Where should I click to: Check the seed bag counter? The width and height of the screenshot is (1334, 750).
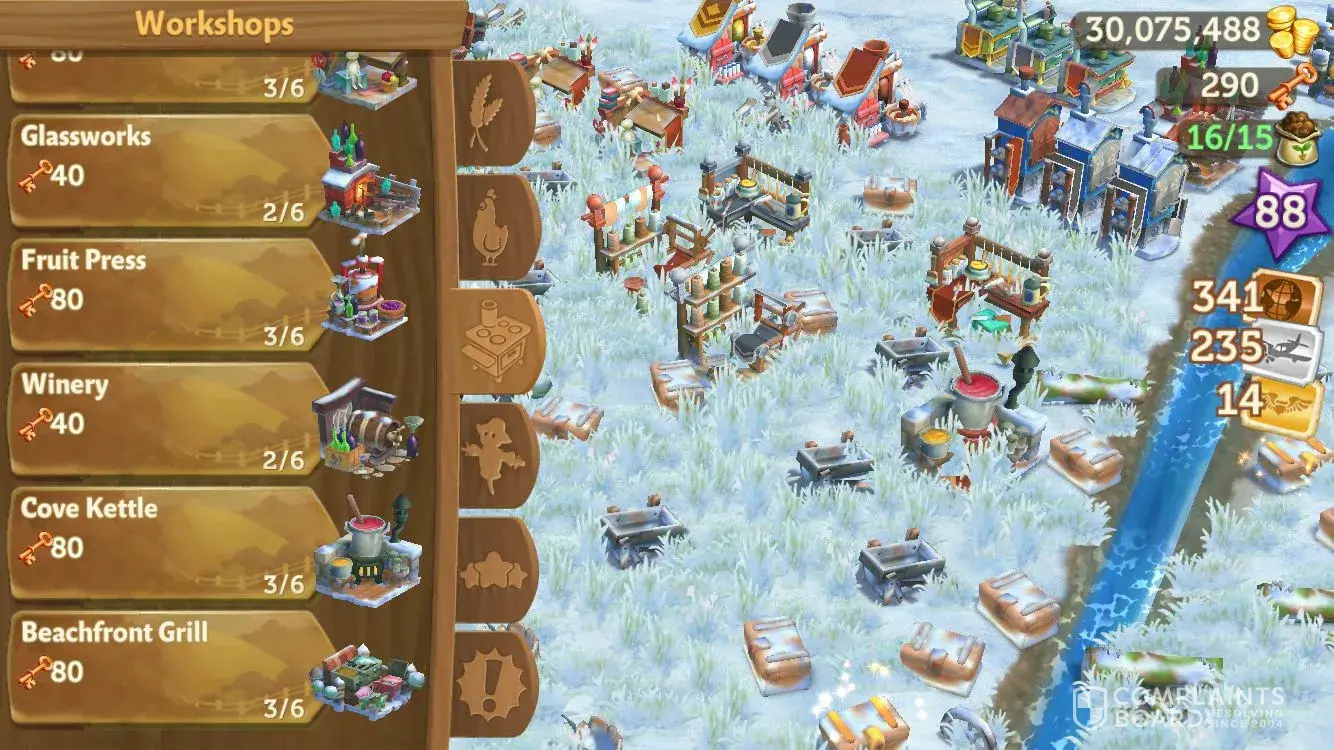1238,139
